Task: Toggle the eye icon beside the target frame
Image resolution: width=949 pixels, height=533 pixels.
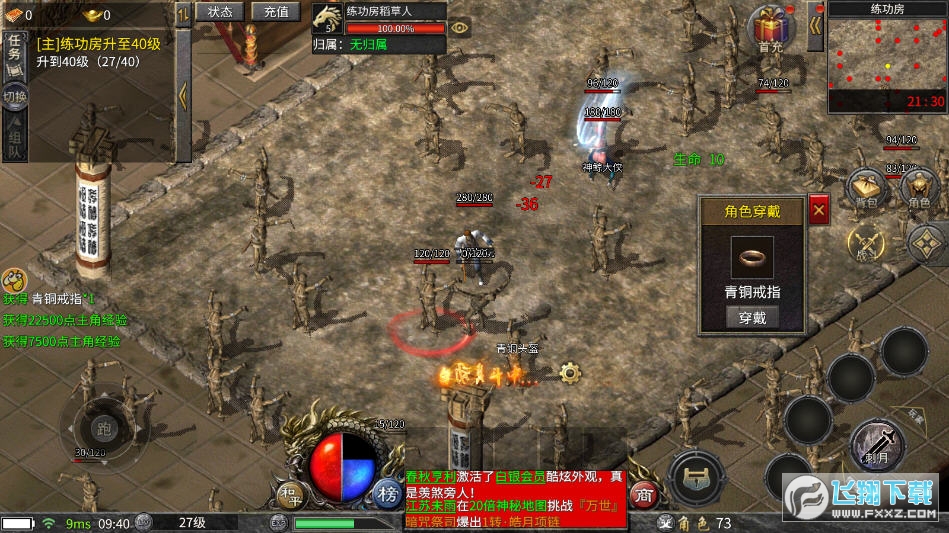Action: coord(459,28)
